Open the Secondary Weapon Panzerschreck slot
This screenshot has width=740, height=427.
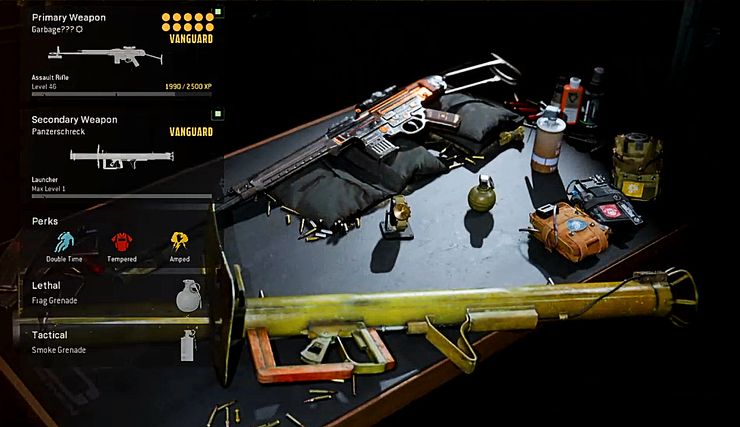[x=120, y=155]
